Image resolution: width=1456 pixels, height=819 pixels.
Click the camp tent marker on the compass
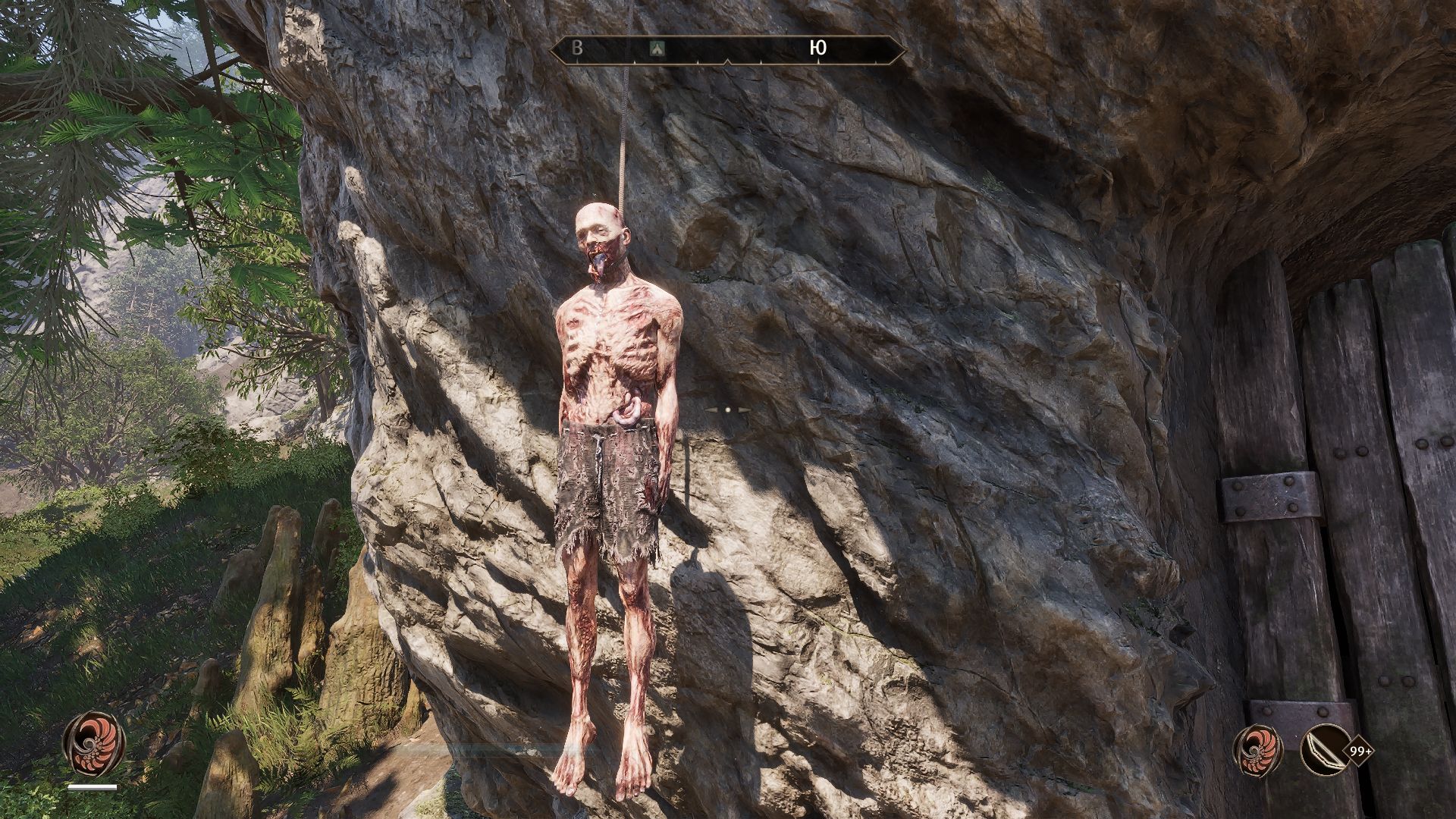coord(657,49)
